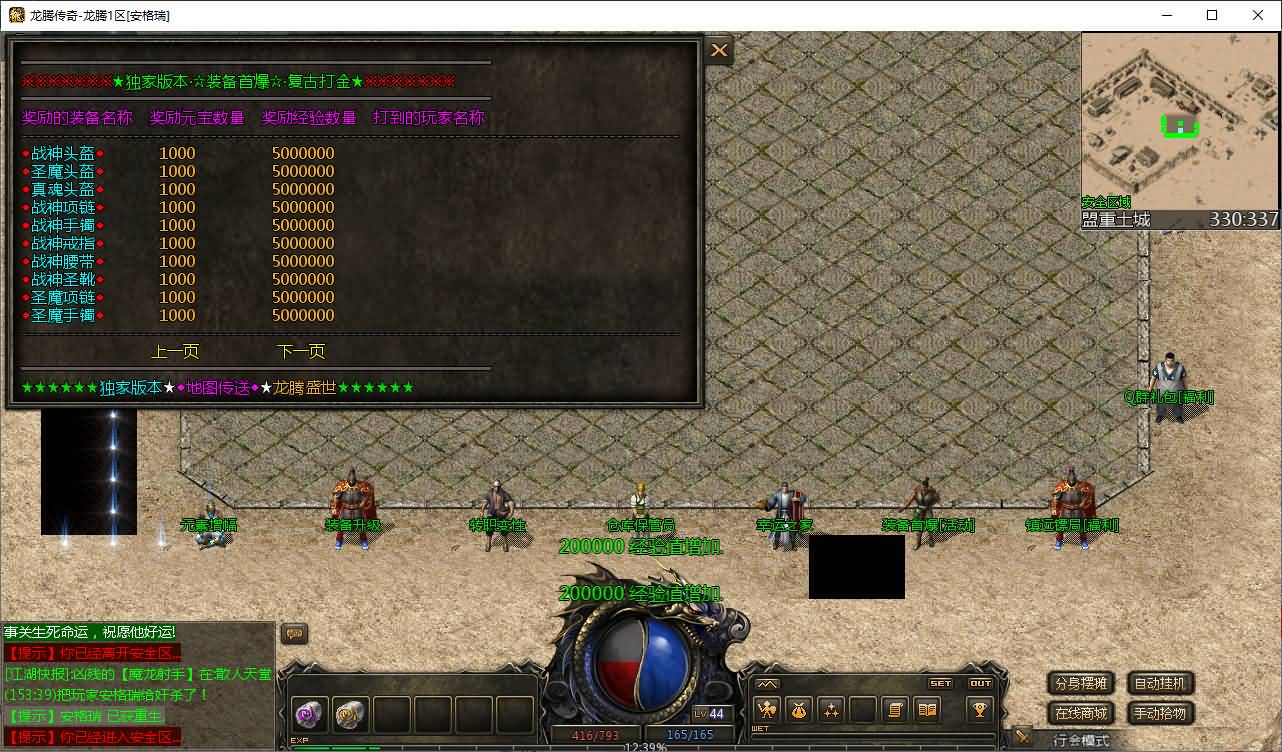
Task: Go to next page (下一页)
Action: 301,351
